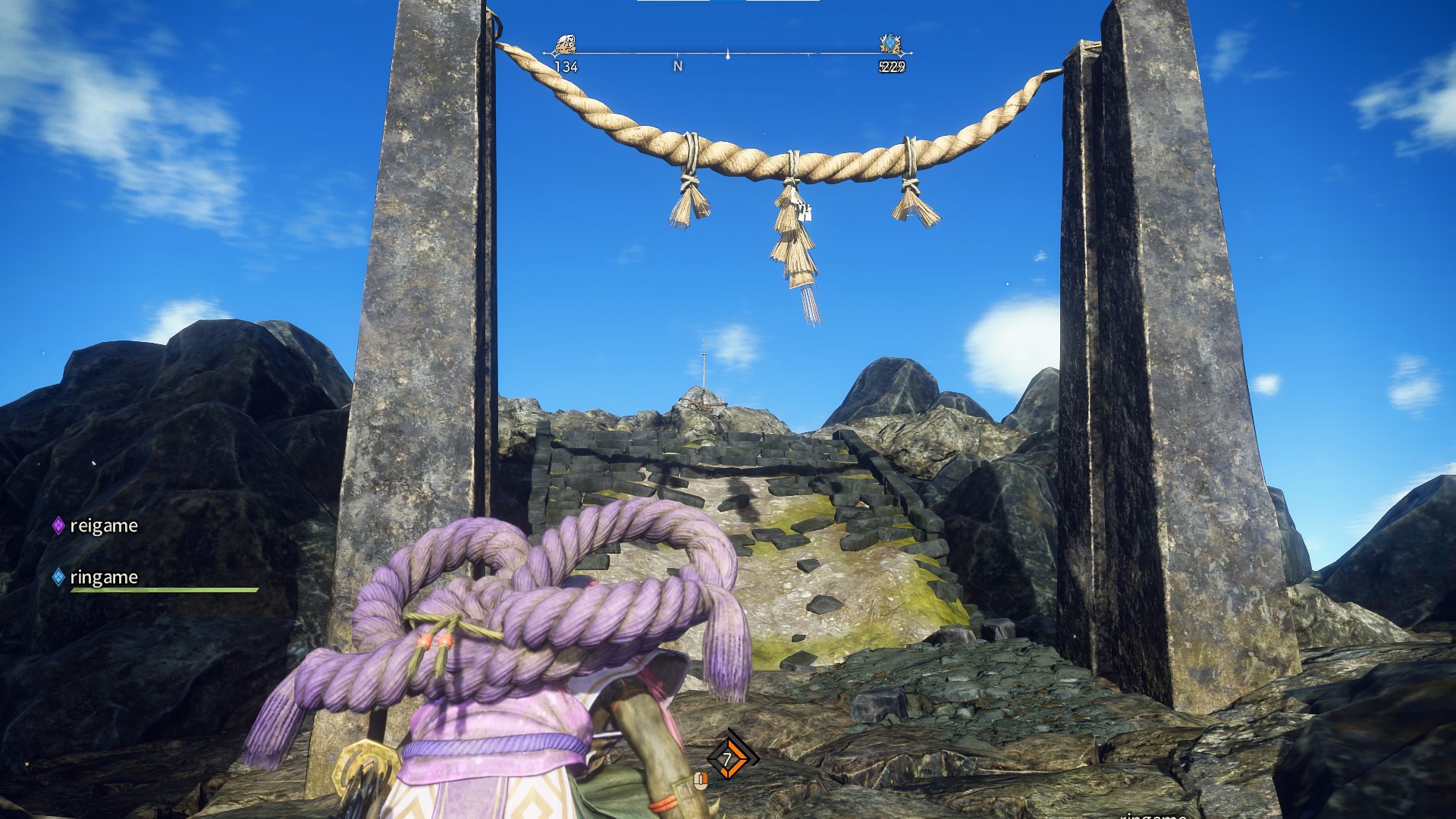The image size is (1456, 819).
Task: Click the N heading on the compass
Action: pyautogui.click(x=678, y=67)
